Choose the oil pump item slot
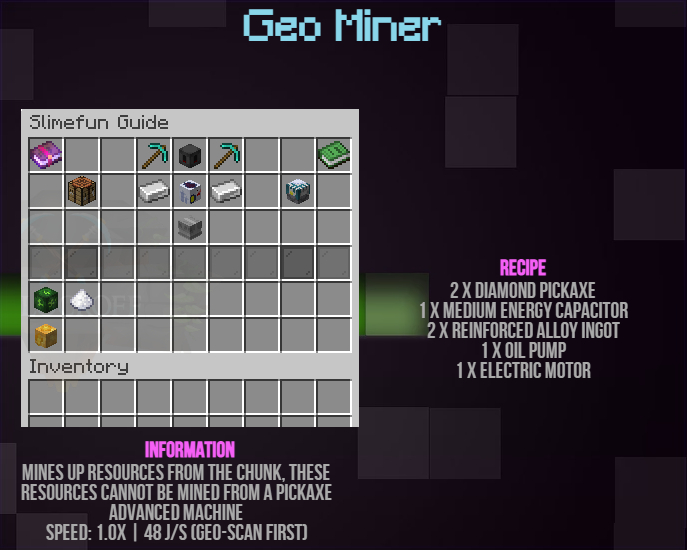 [x=190, y=191]
